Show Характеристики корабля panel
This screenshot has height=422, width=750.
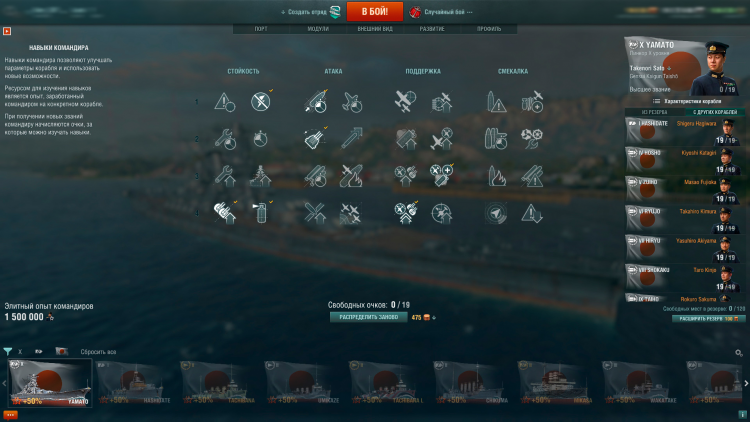coord(689,101)
